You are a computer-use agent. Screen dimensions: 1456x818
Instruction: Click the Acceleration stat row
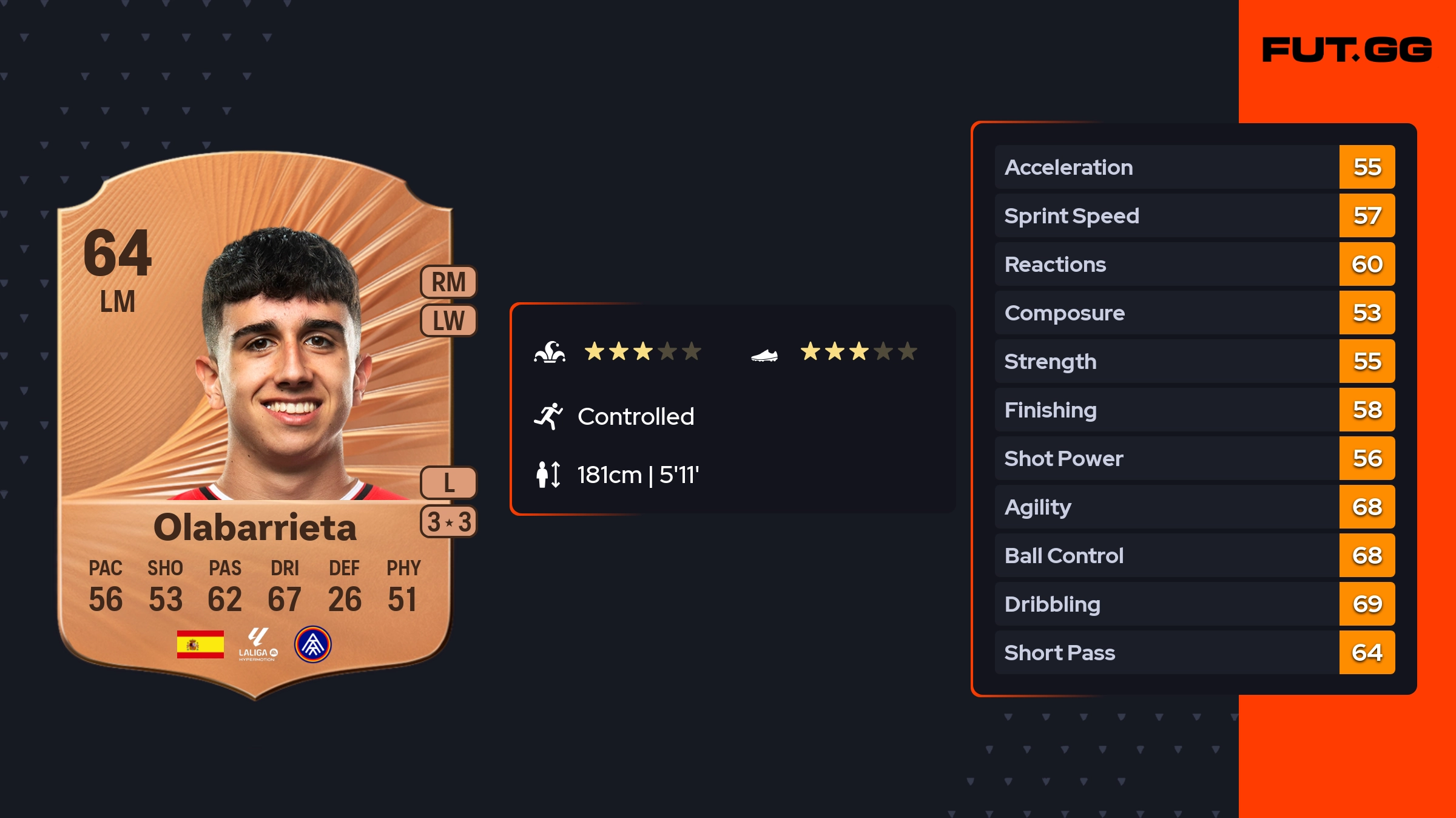(1194, 167)
